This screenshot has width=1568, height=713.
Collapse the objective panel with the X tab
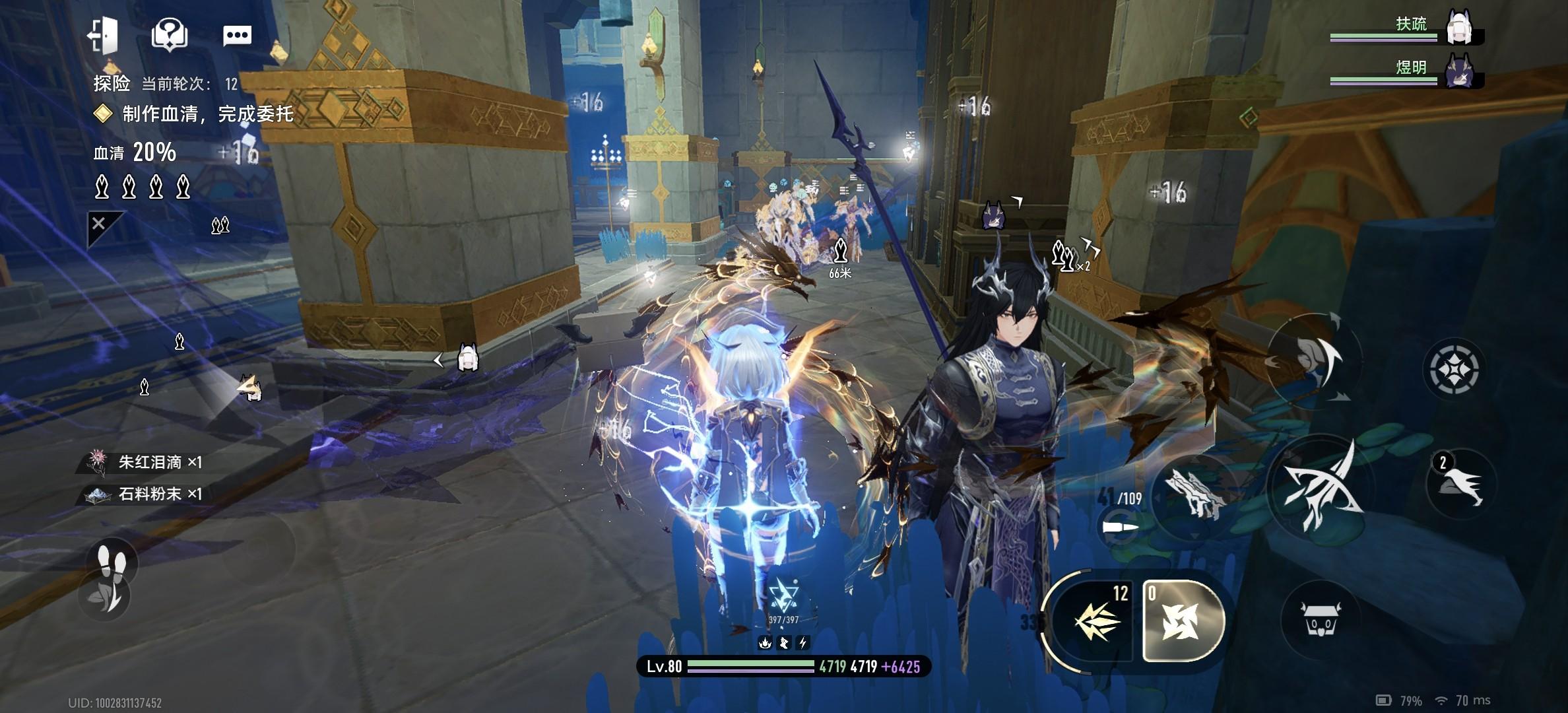pos(99,224)
